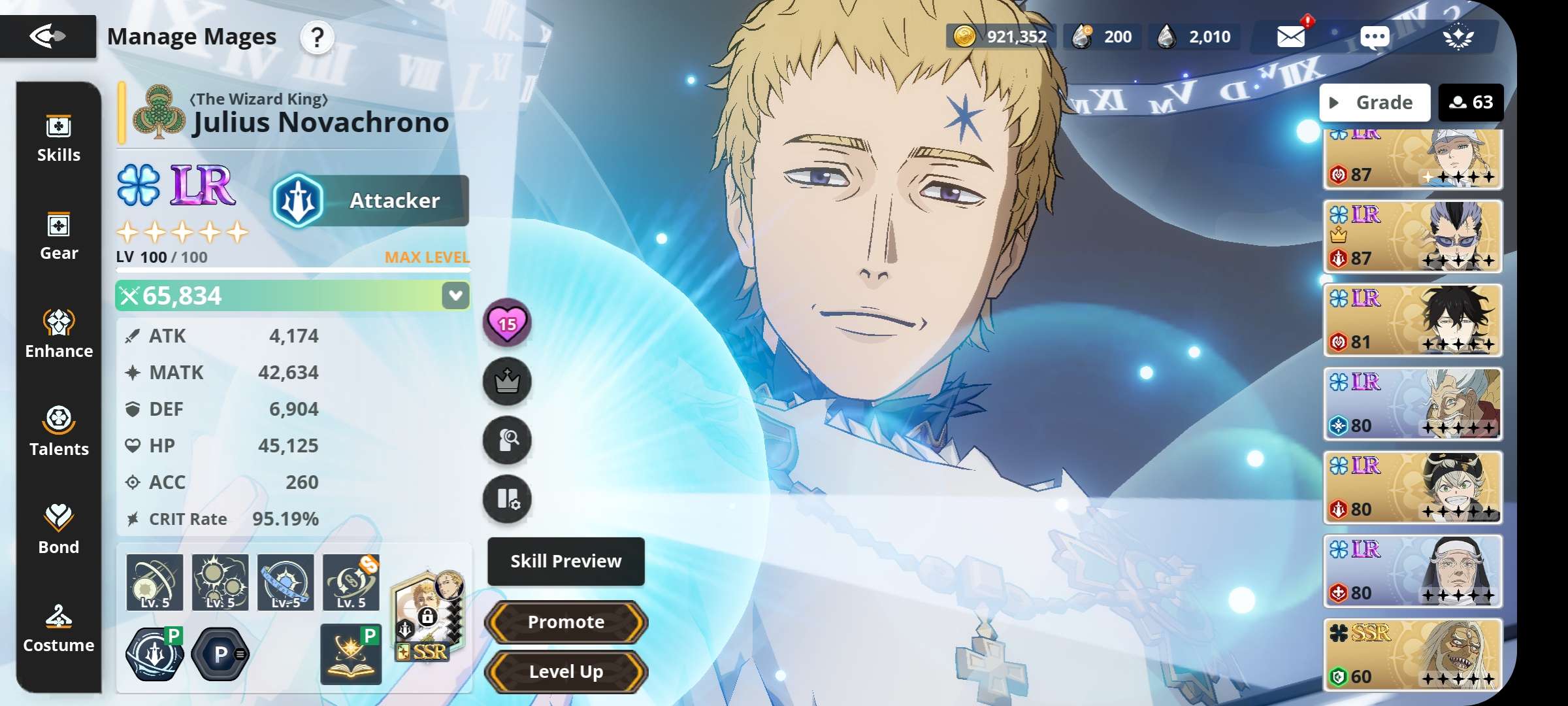Switch to the Costume tab
Viewport: 1568px width, 706px height.
tap(59, 628)
